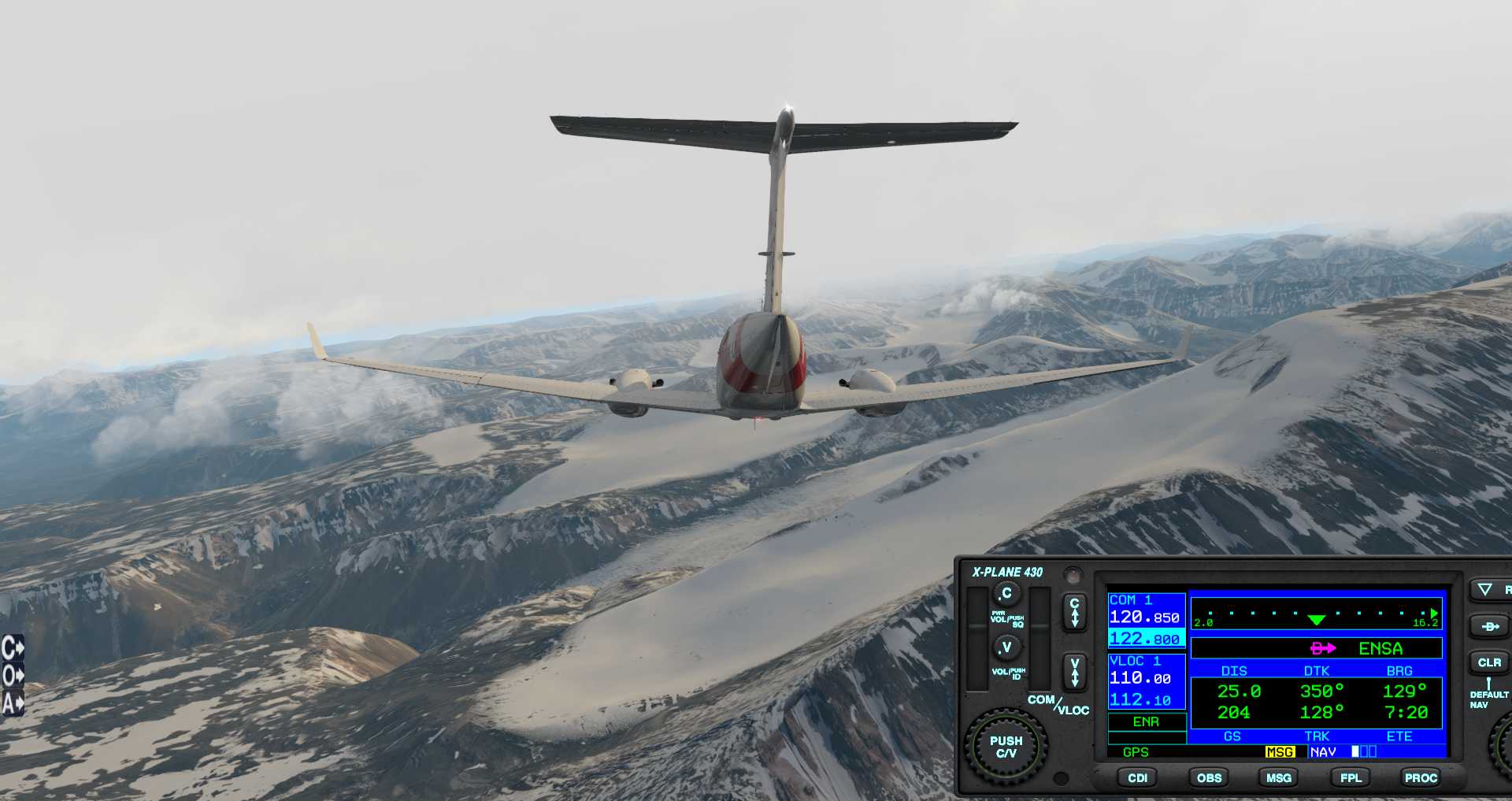This screenshot has height=801, width=1512.
Task: Activate the OBS button
Action: (x=1209, y=777)
